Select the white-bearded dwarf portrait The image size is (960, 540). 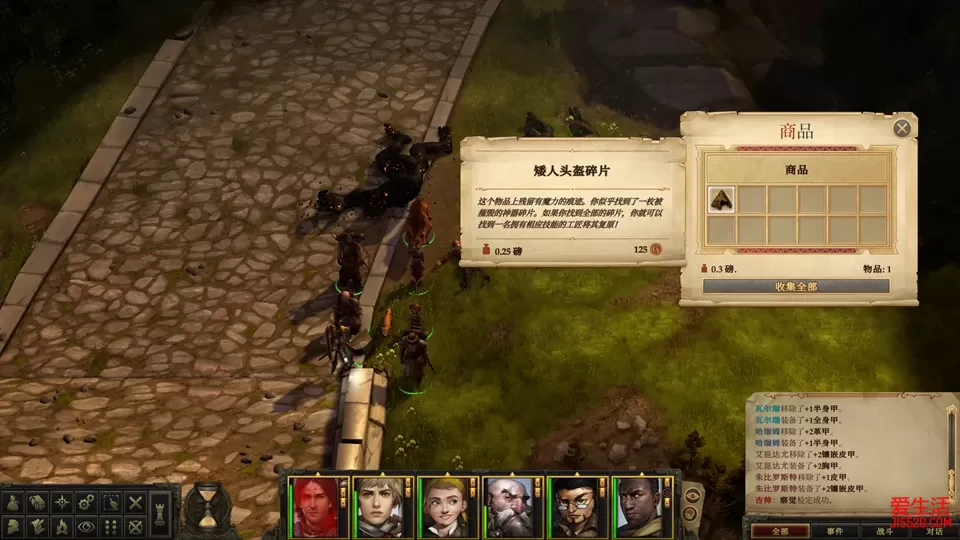(510, 506)
